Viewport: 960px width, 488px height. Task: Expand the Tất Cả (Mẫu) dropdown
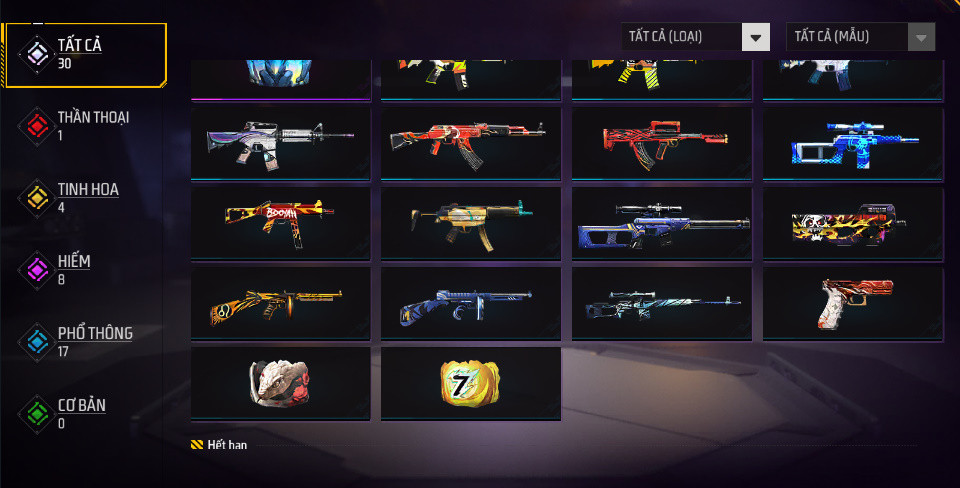click(x=860, y=37)
